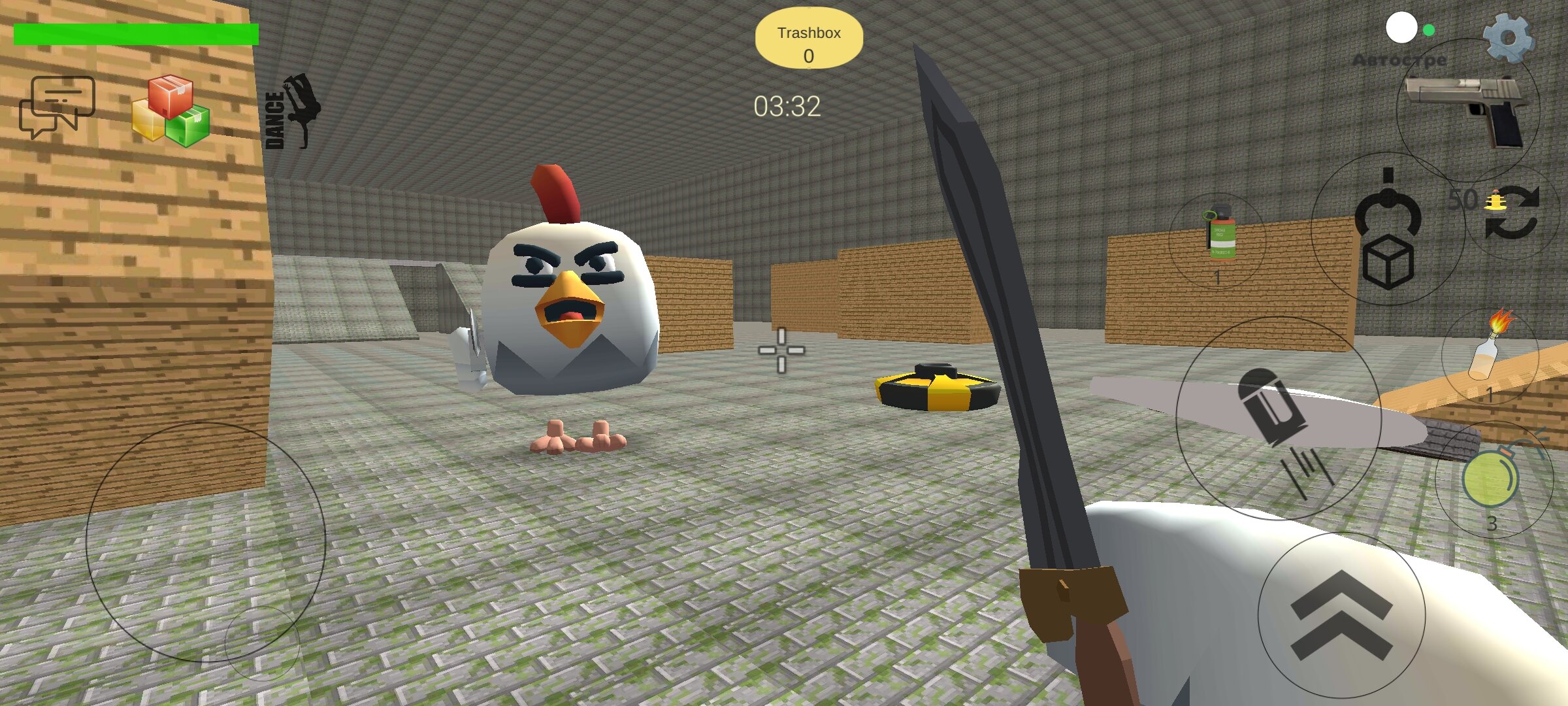Open the colored boxes shop icon

[171, 110]
